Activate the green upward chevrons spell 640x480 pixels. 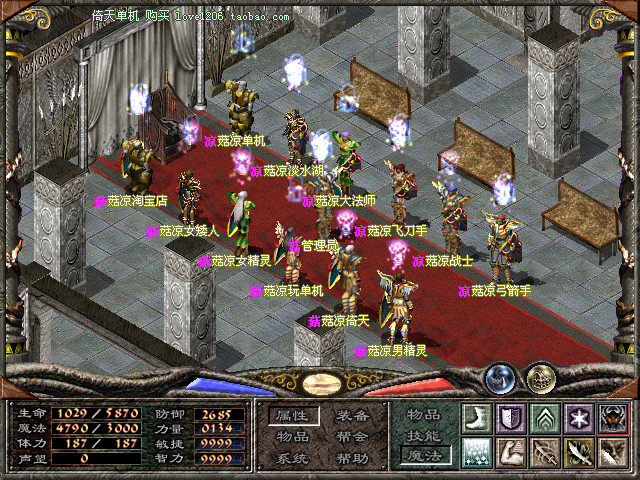543,418
